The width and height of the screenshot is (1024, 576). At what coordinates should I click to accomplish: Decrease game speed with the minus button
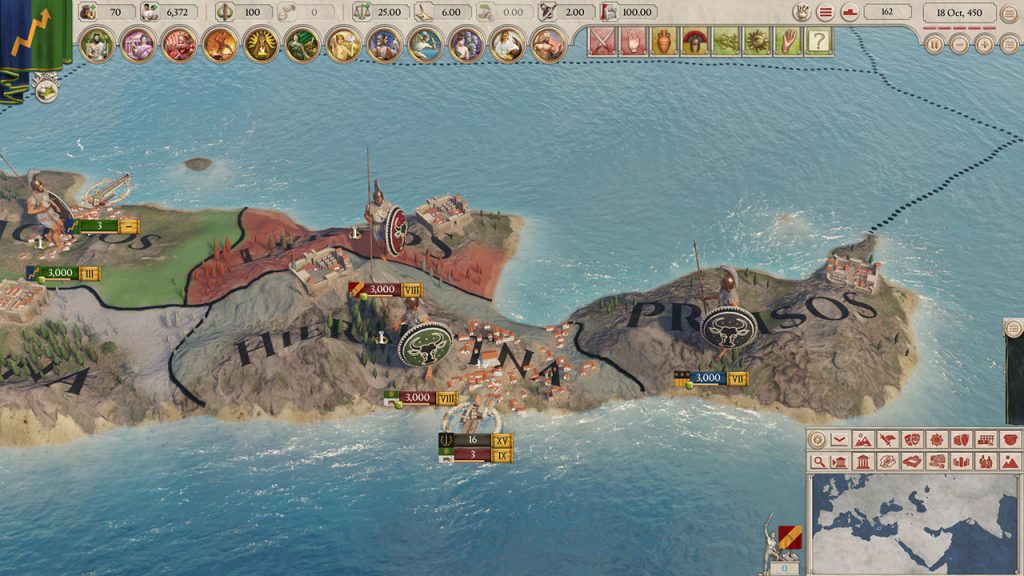point(959,44)
